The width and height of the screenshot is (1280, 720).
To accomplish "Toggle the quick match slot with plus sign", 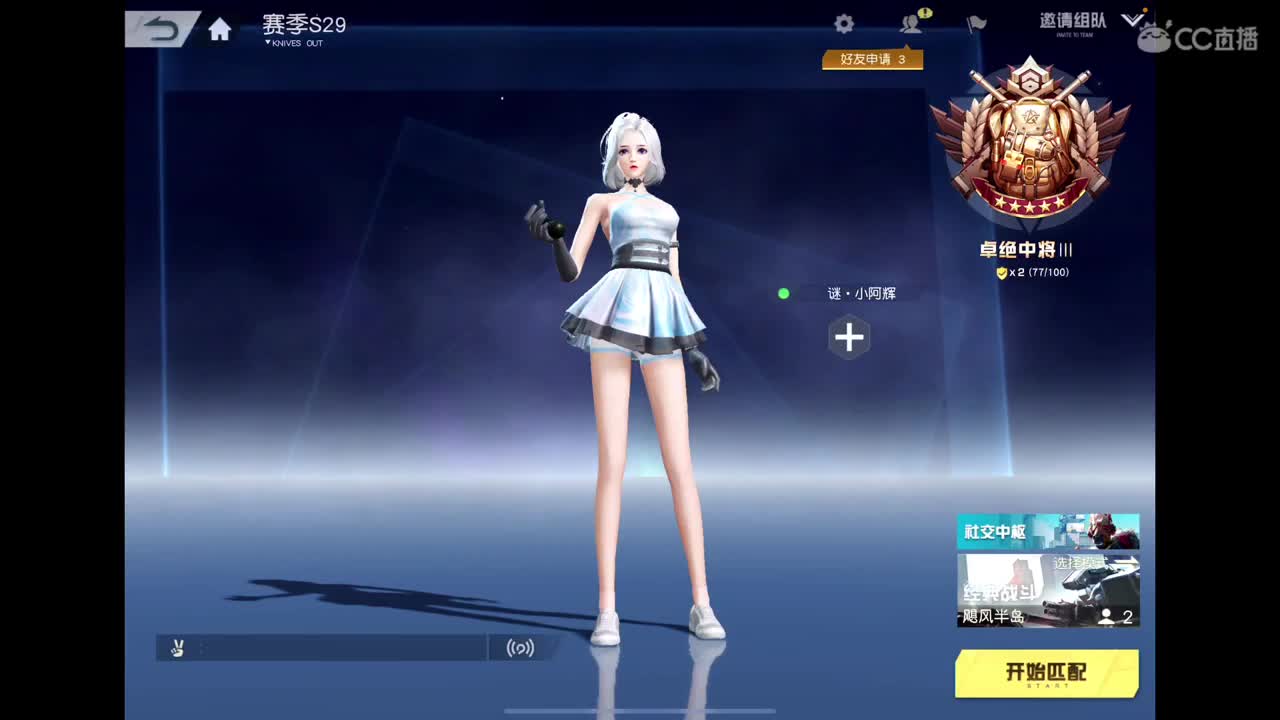I will click(849, 338).
